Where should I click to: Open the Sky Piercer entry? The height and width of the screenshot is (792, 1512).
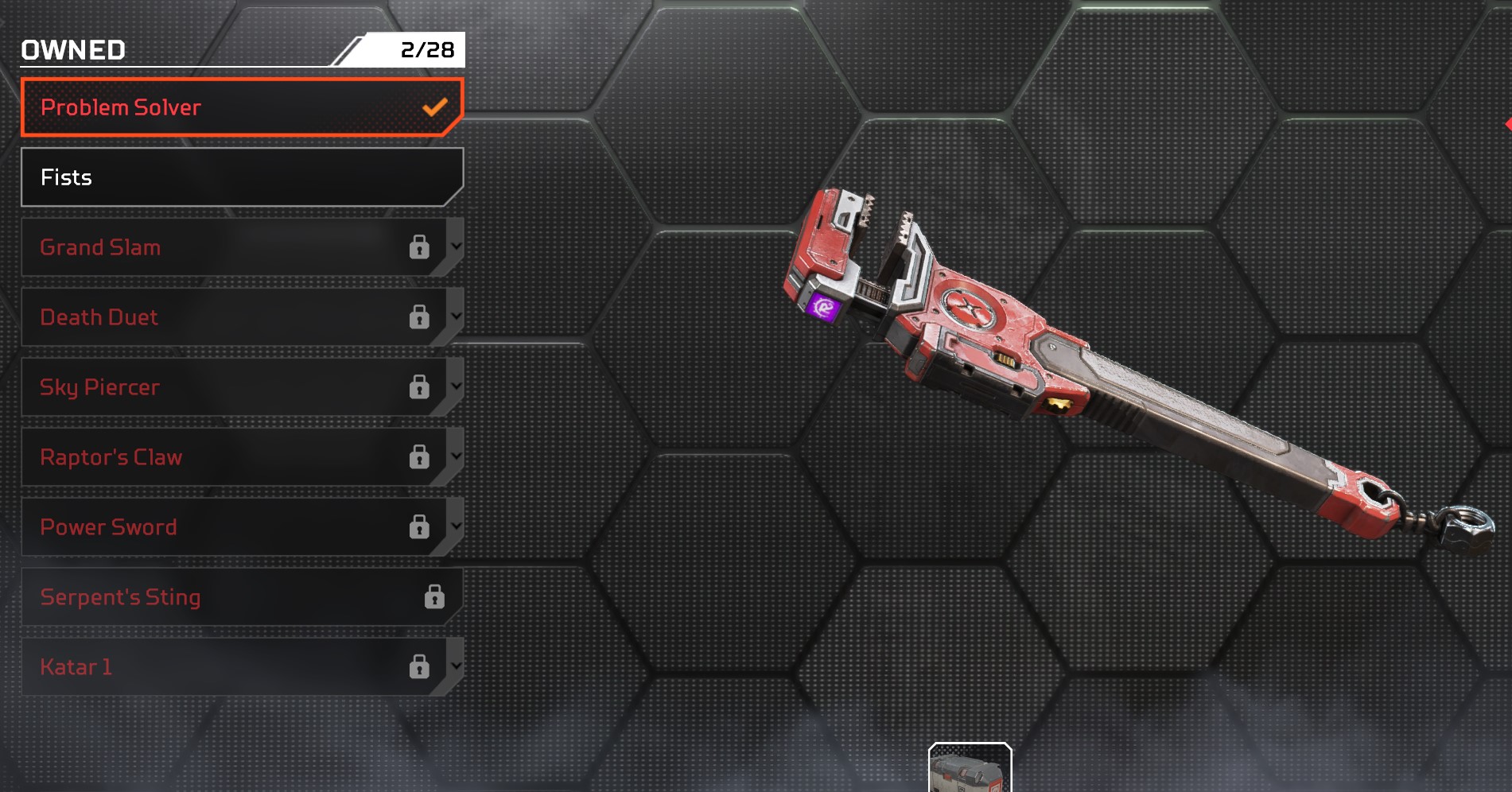click(x=223, y=387)
